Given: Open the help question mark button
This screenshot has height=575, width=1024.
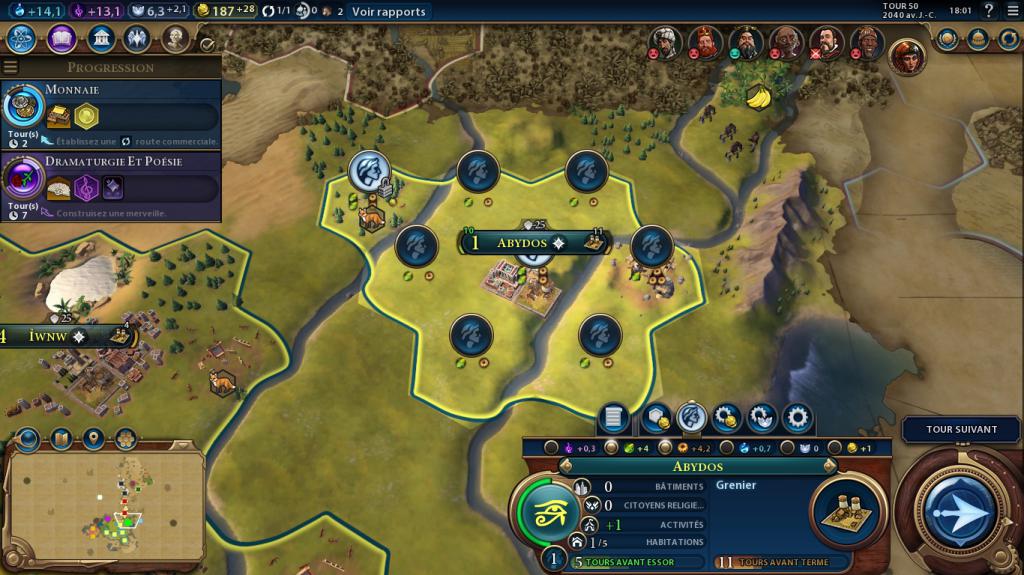Looking at the screenshot, I should (x=989, y=11).
